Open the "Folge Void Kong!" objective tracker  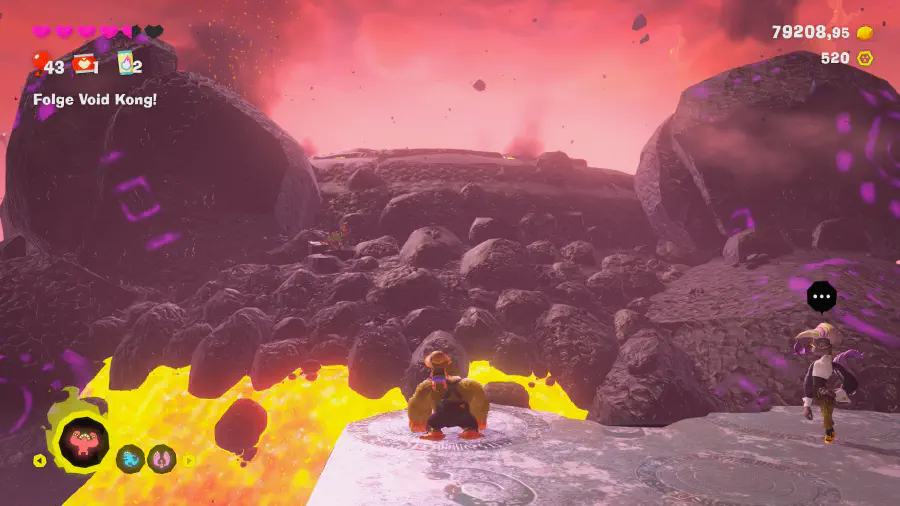tap(95, 99)
